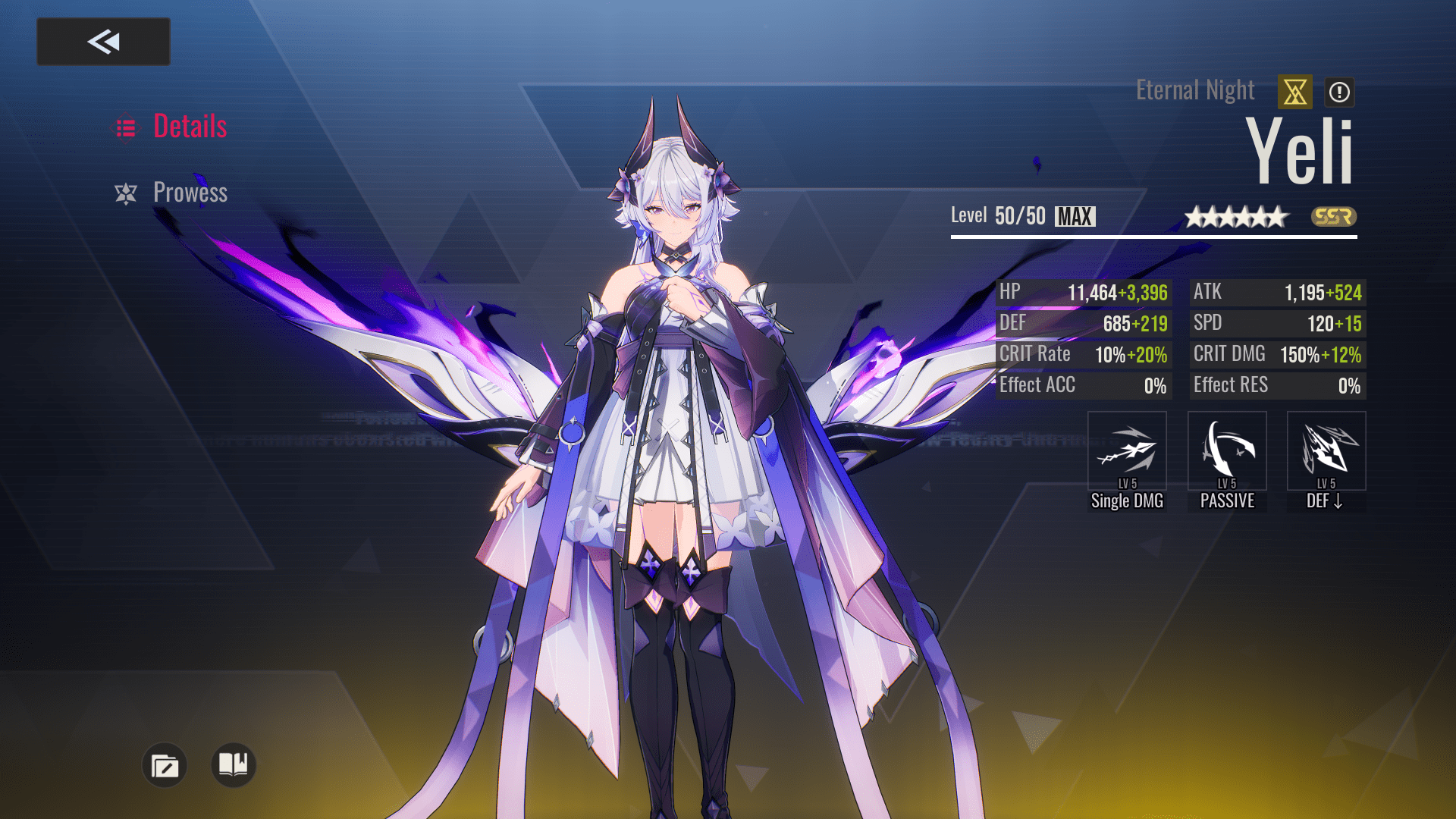Click the Effect RES stat row
This screenshot has height=819, width=1456.
click(1277, 385)
